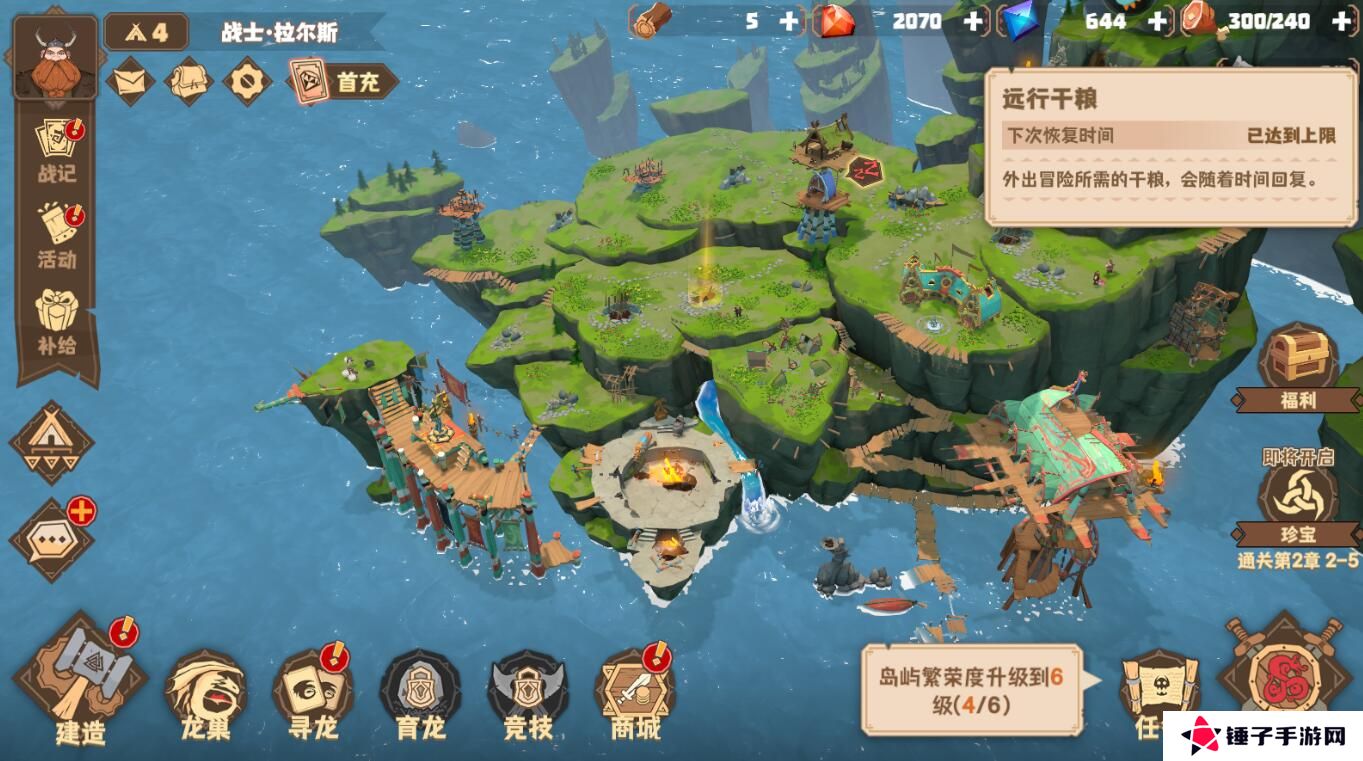The height and width of the screenshot is (761, 1363).
Task: Open the 活动 events panel
Action: pyautogui.click(x=55, y=230)
